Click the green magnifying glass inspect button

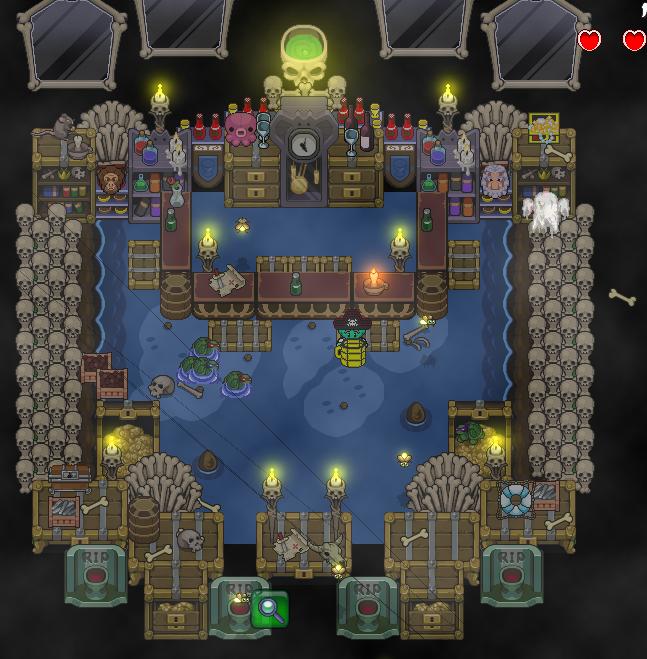tap(270, 608)
